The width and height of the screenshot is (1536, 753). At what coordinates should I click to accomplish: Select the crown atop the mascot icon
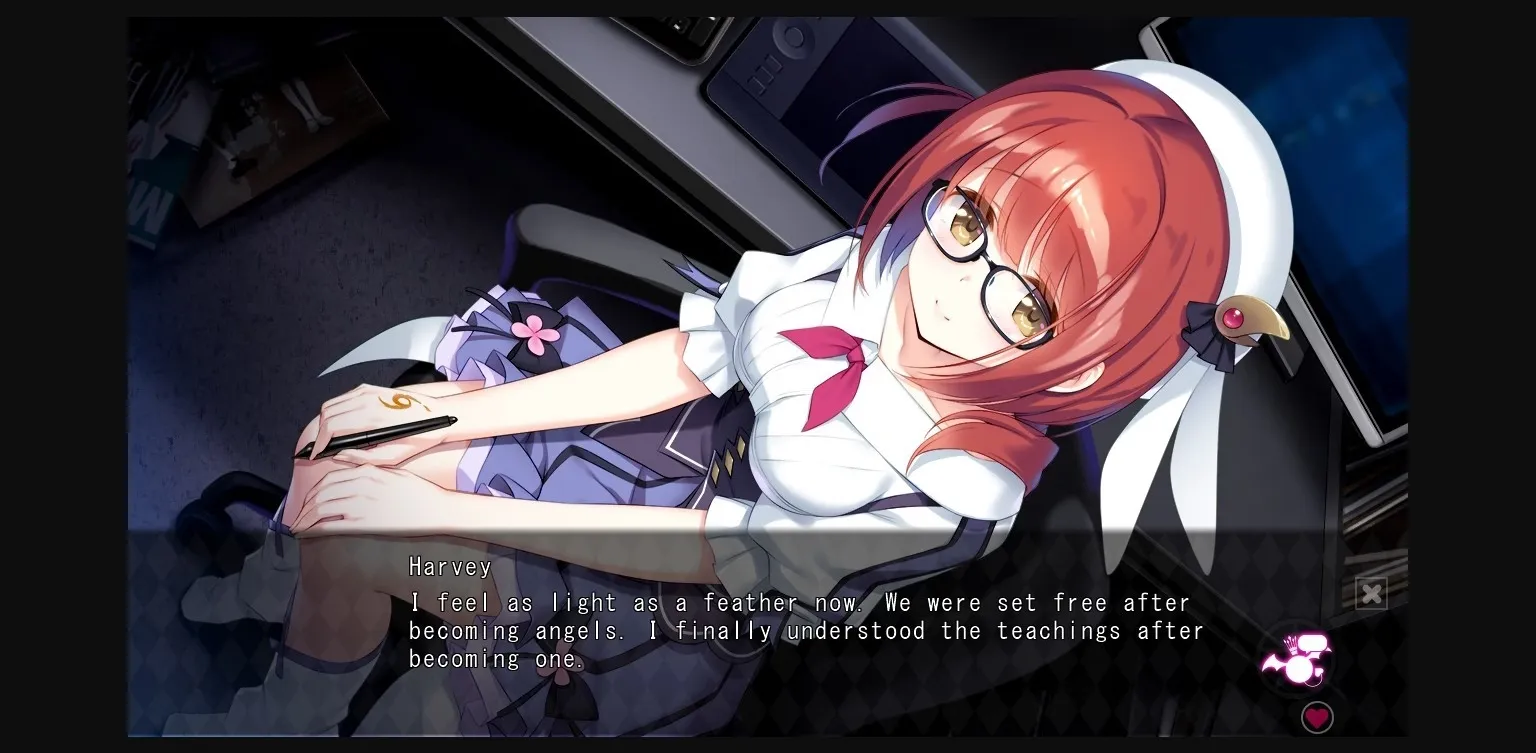pyautogui.click(x=1291, y=644)
